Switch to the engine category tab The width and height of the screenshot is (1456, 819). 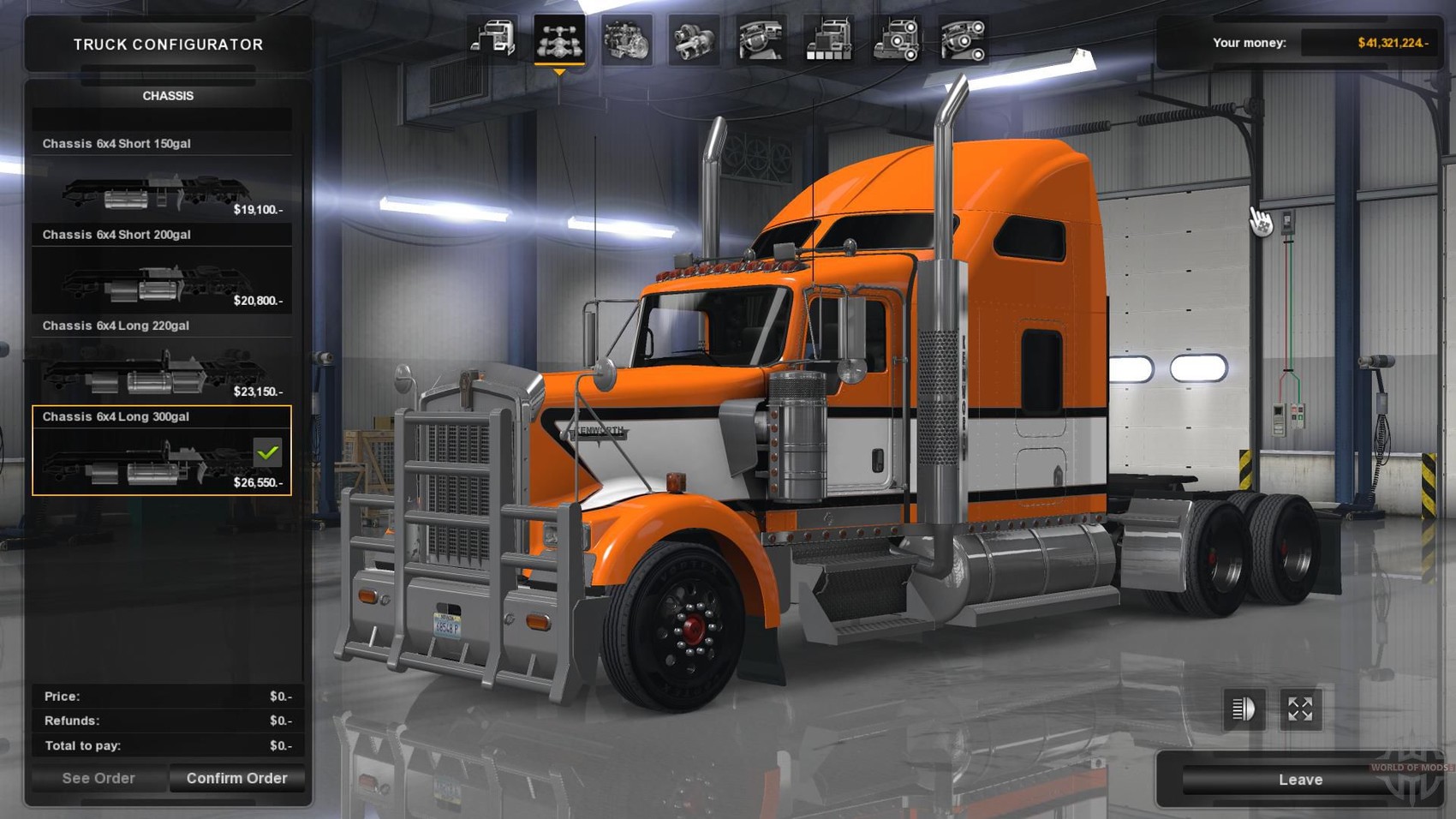626,39
